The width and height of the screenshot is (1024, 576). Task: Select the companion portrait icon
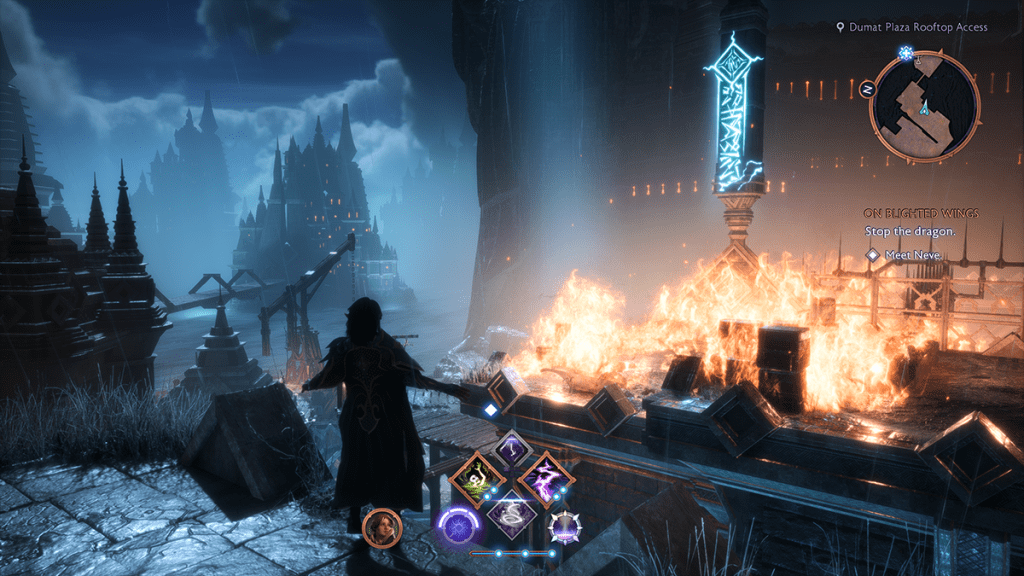click(381, 527)
